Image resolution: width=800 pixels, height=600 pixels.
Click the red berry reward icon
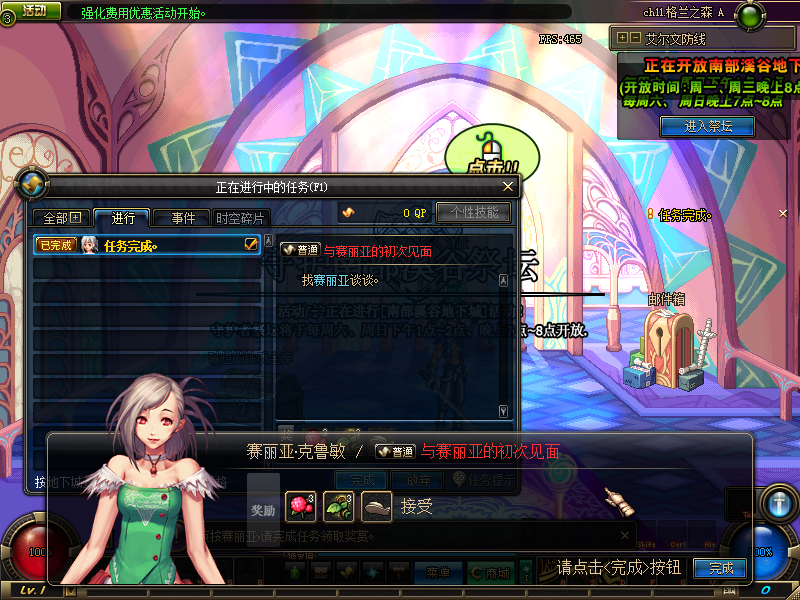[301, 507]
